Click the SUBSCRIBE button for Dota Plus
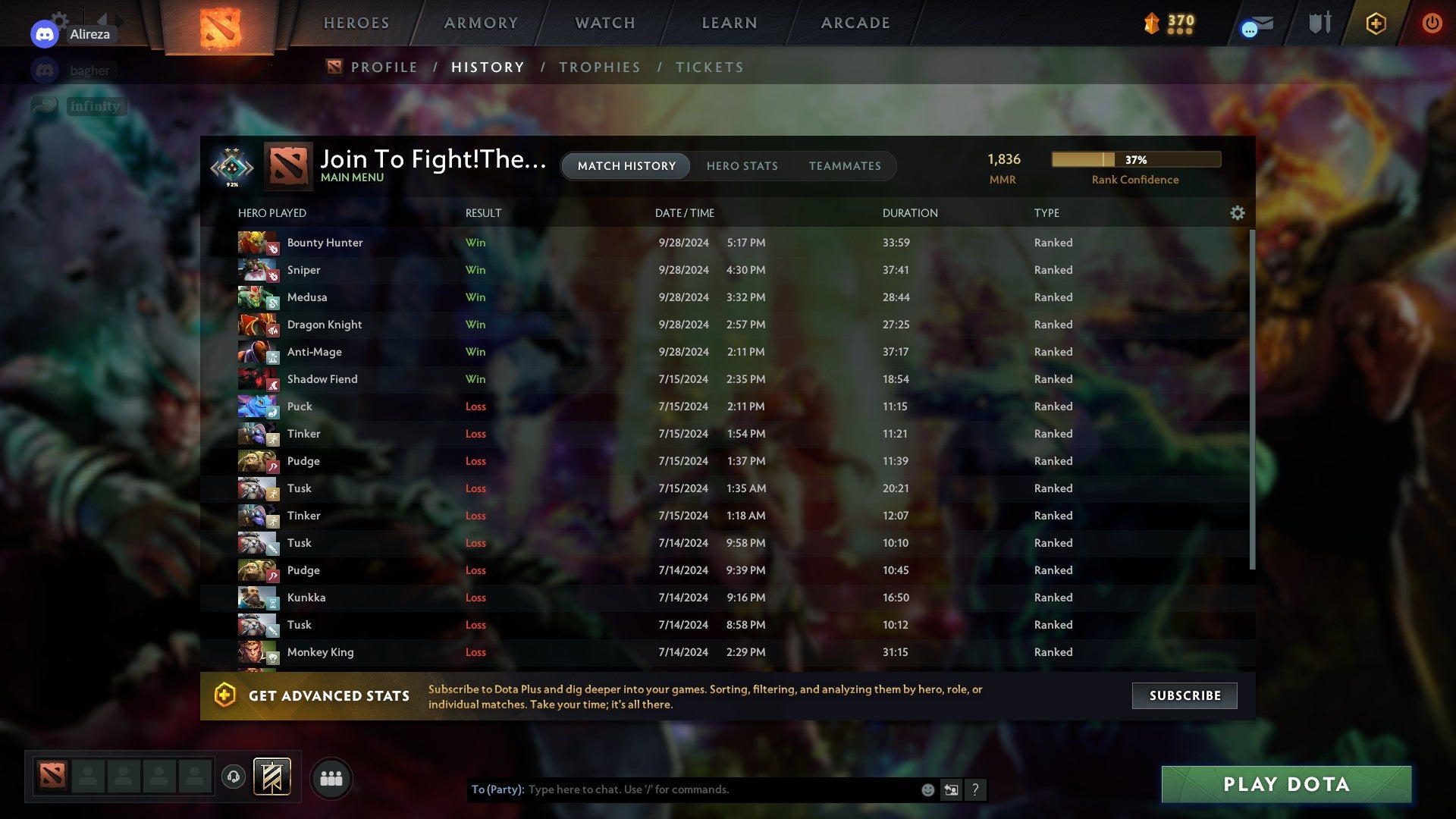1456x819 pixels. 1184,695
